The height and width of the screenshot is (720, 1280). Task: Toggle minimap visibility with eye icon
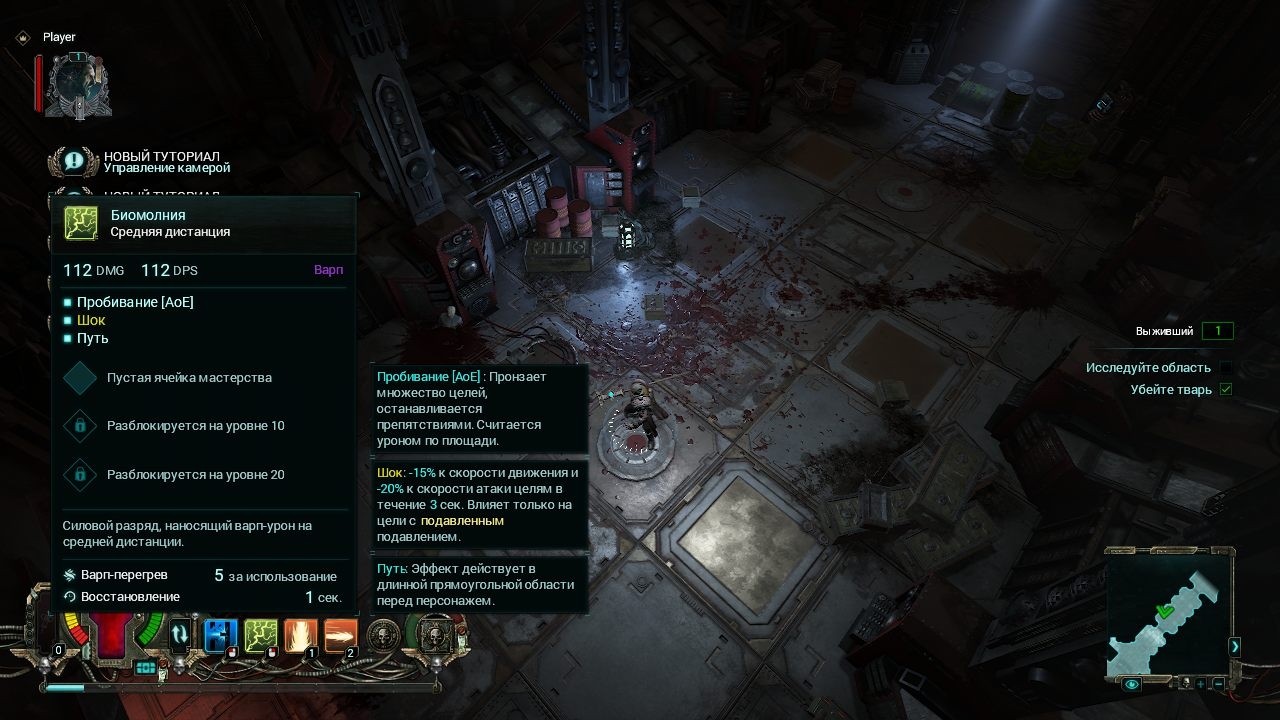[1132, 684]
